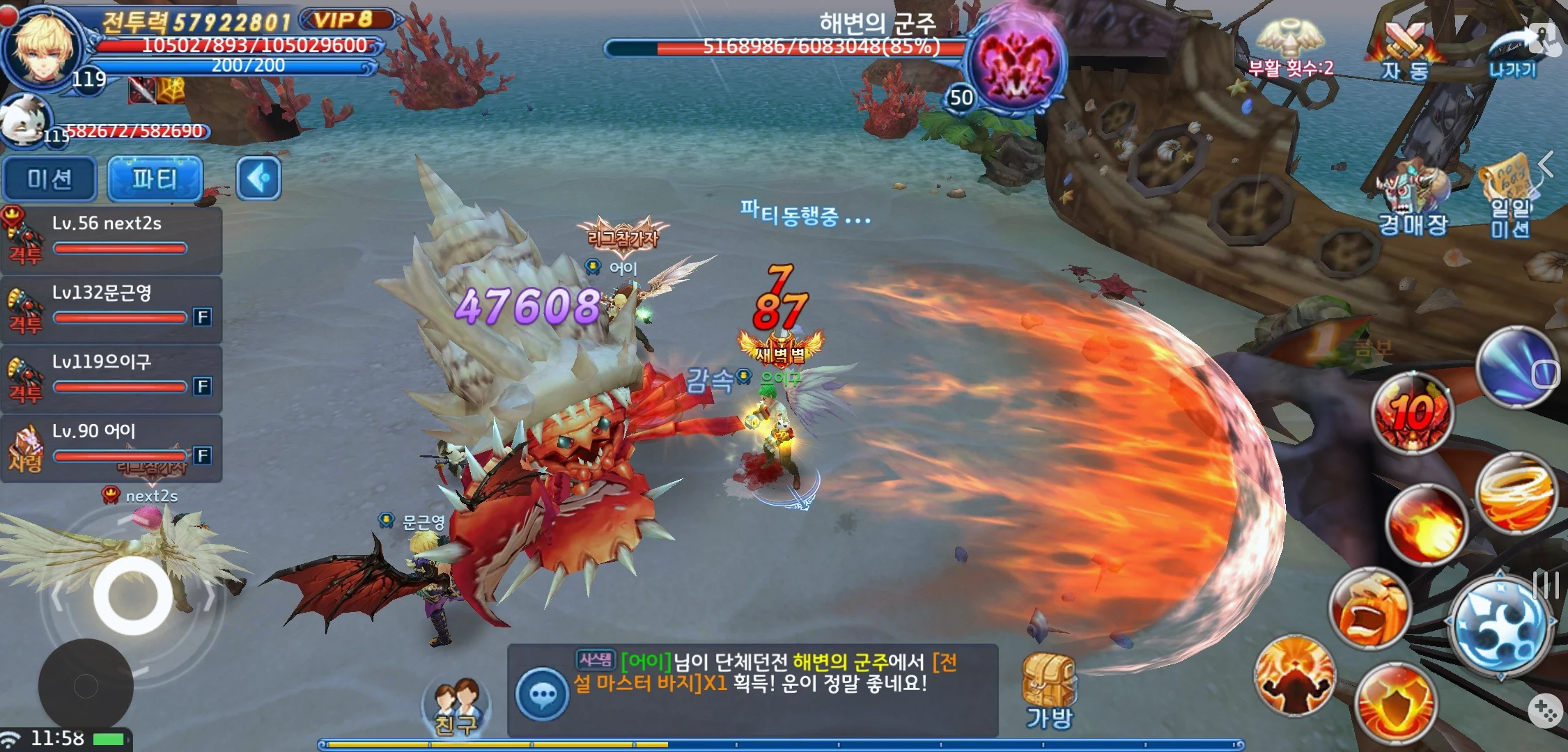Use the main basic attack button

point(1501,625)
